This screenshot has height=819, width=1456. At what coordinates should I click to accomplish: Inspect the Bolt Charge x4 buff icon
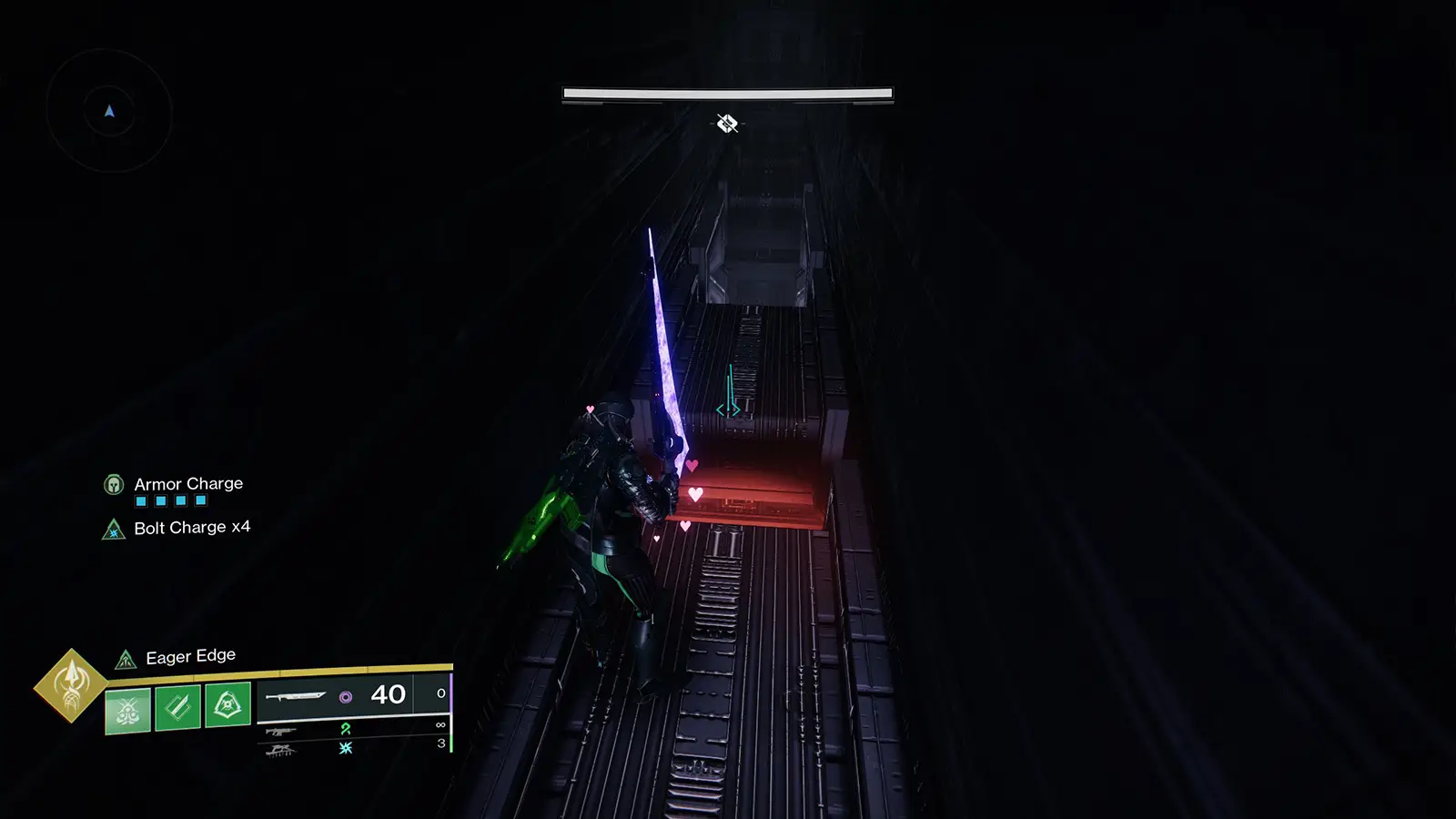[x=114, y=529]
